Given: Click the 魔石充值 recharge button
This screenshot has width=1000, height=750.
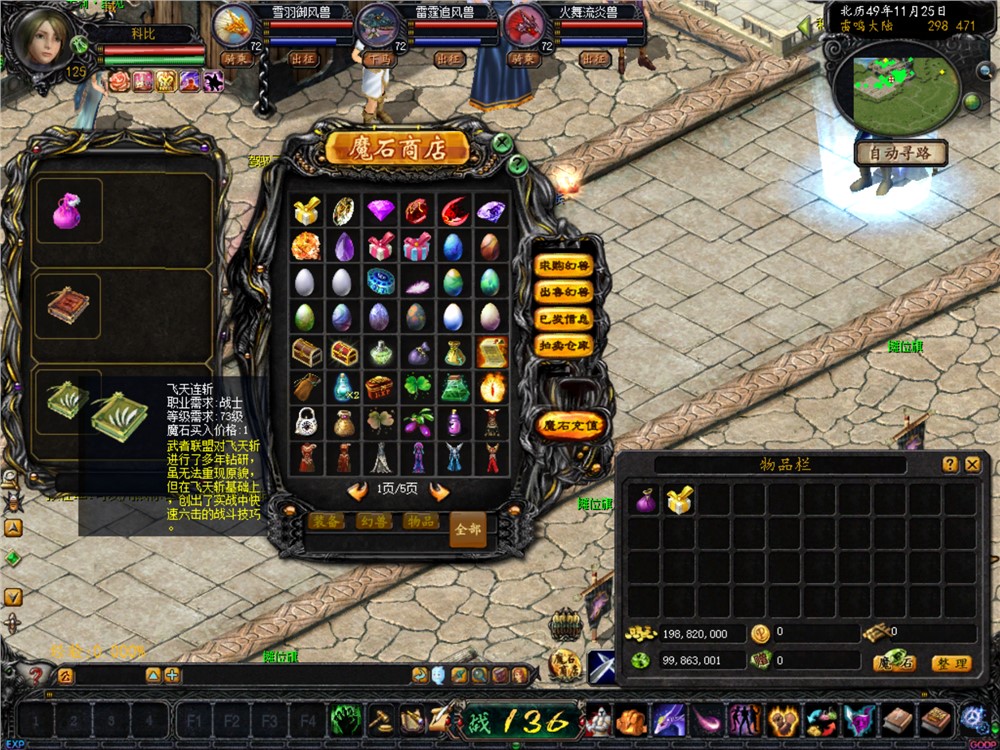Looking at the screenshot, I should (x=571, y=425).
